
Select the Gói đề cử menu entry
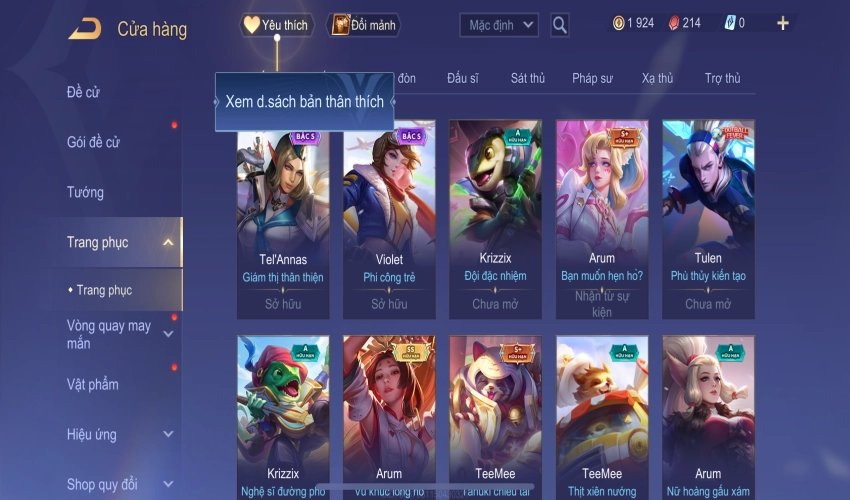click(x=93, y=142)
